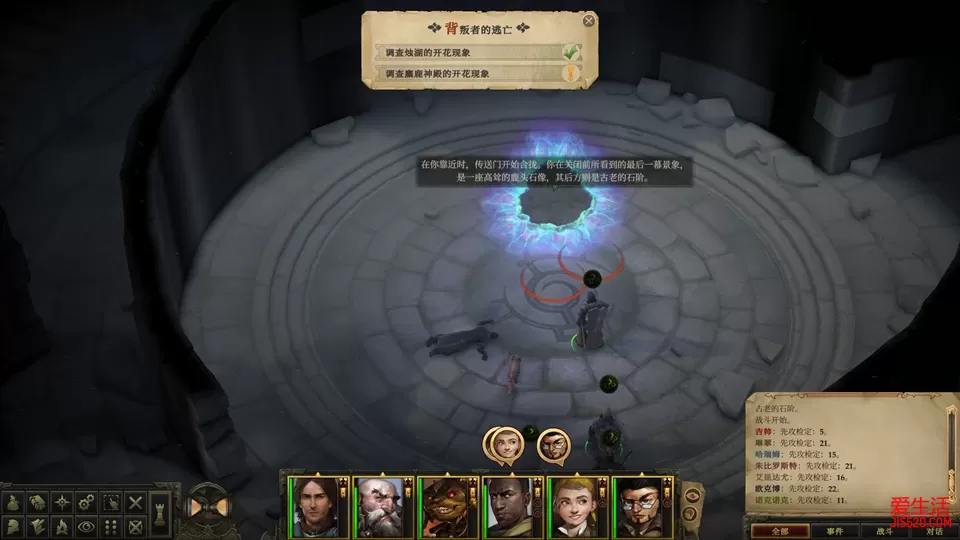Toggle the eye-shaped inspect button
960x540 pixels.
pos(87,525)
